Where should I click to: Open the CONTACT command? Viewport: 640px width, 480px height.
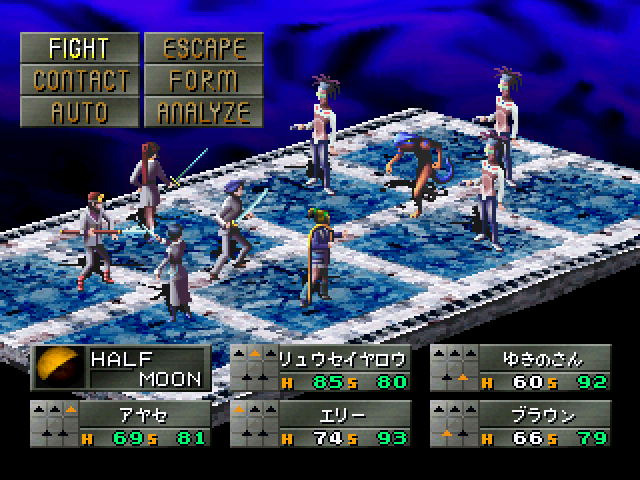[x=78, y=79]
